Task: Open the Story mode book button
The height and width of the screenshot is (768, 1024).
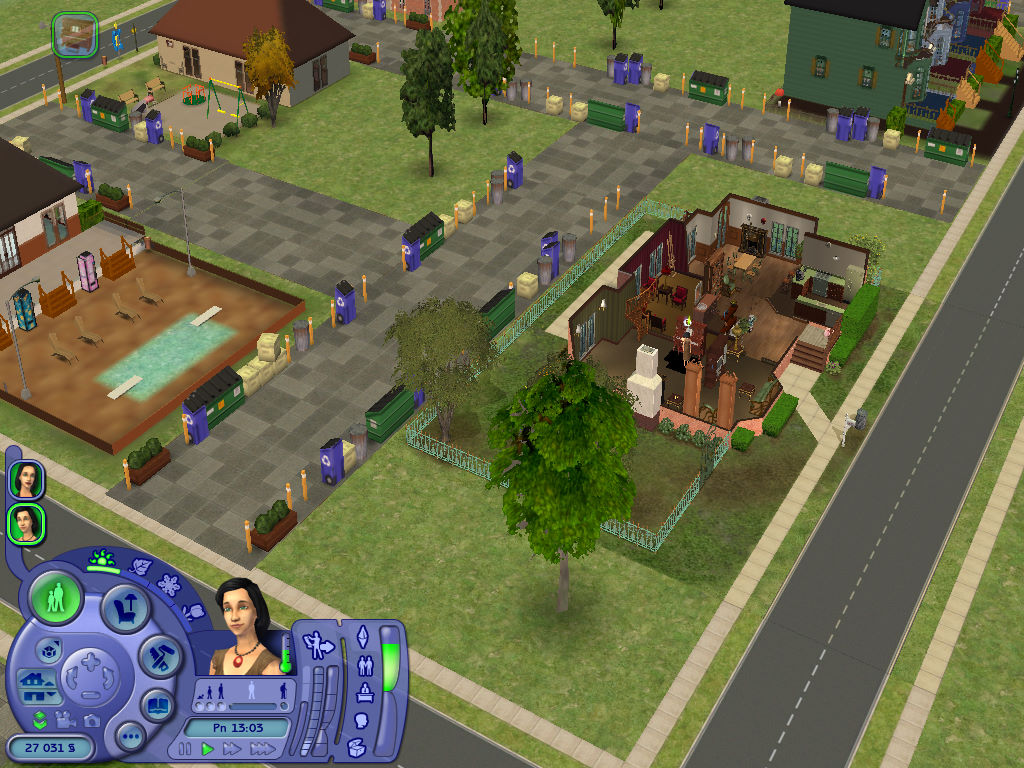Action: coord(157,704)
